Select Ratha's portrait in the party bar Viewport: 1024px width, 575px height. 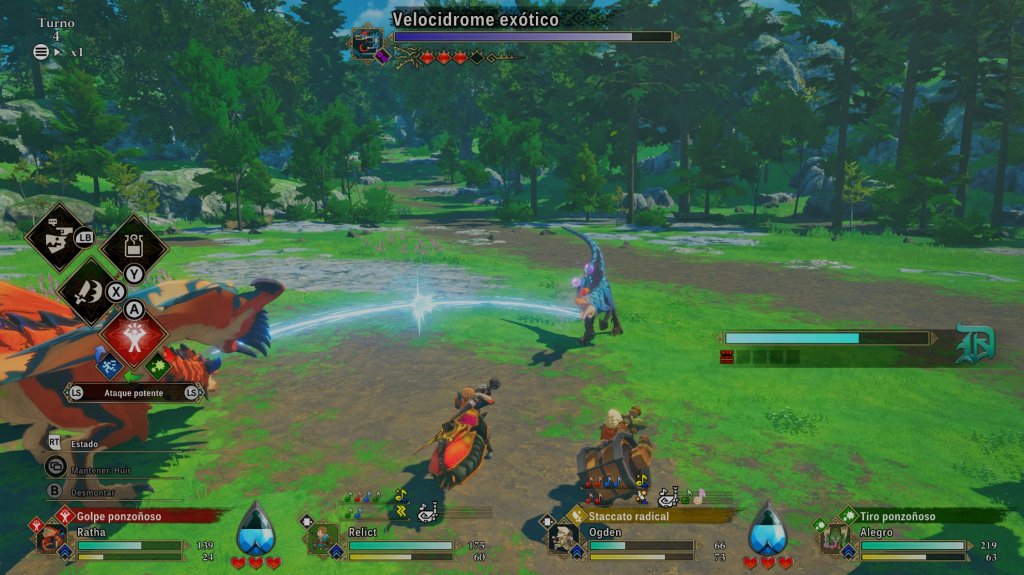click(50, 539)
